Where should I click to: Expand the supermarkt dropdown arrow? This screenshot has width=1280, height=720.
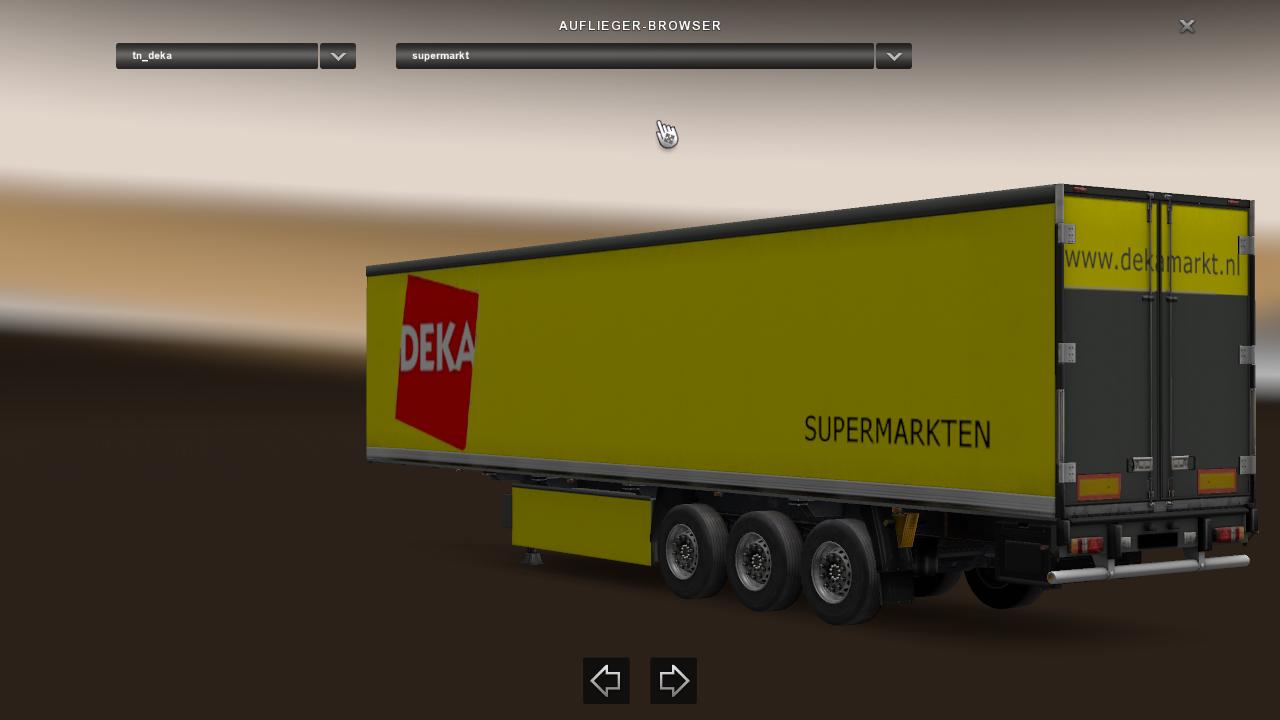click(893, 56)
